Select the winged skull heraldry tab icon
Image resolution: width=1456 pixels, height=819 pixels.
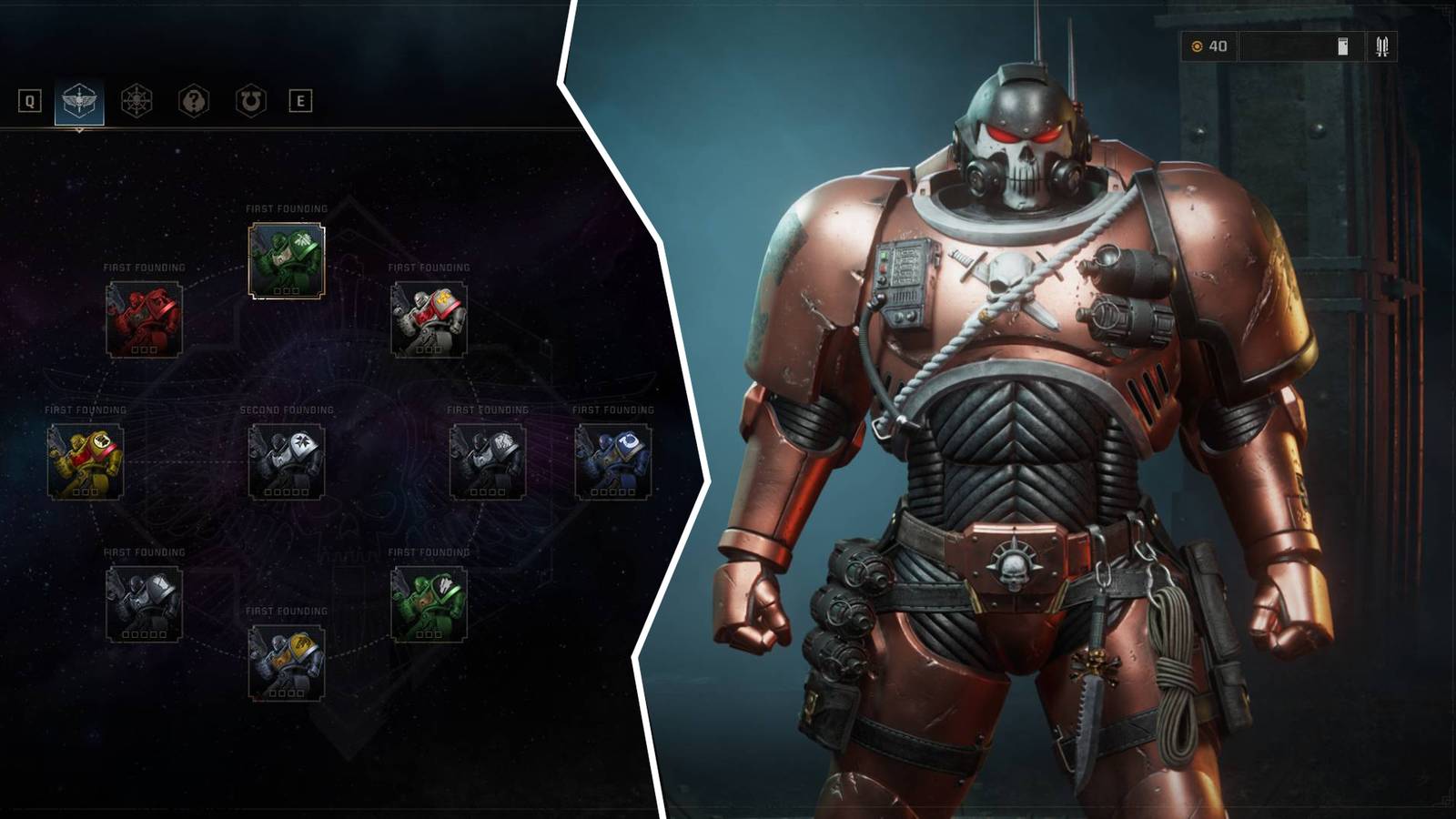(x=80, y=100)
